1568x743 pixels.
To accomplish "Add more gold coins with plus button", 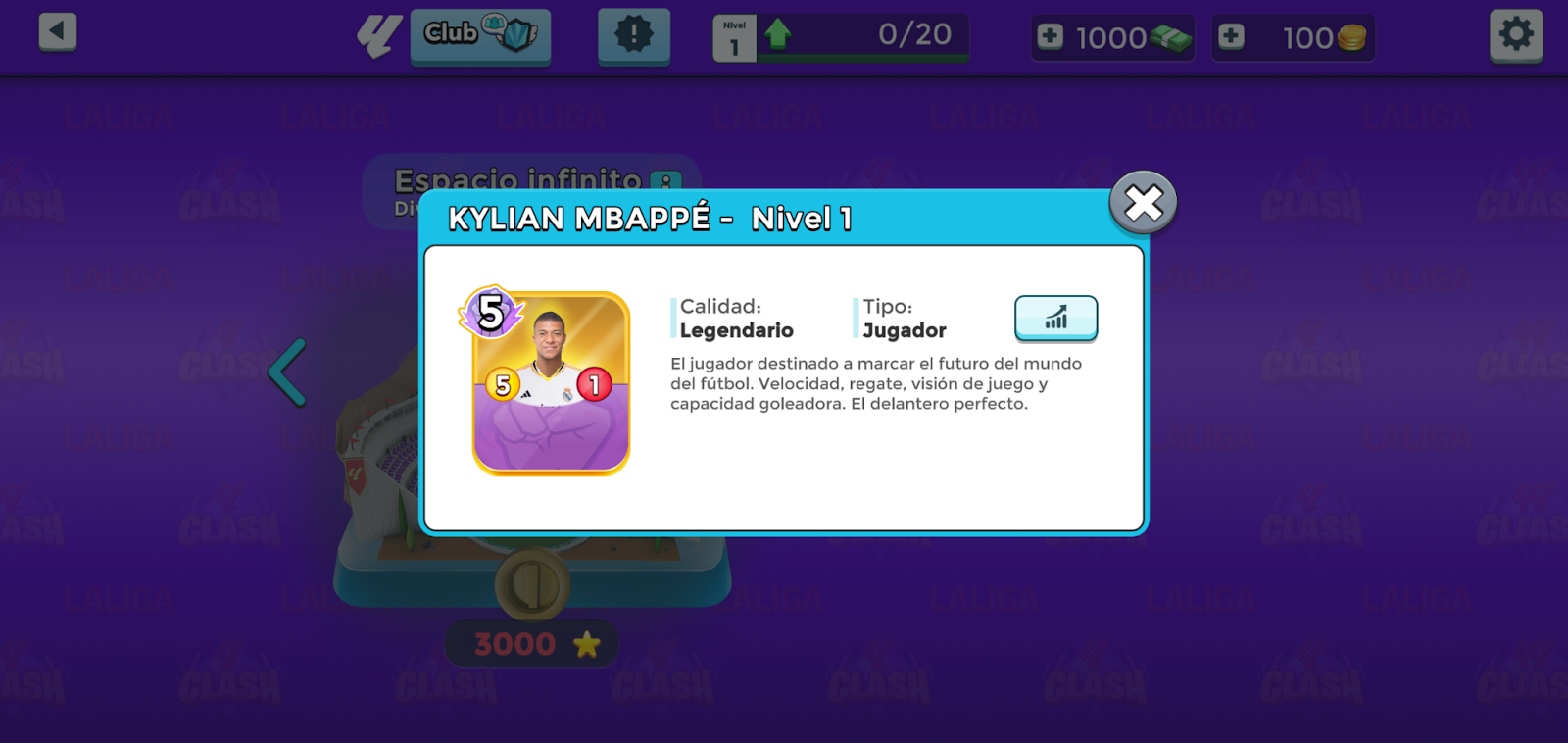I will click(1231, 37).
